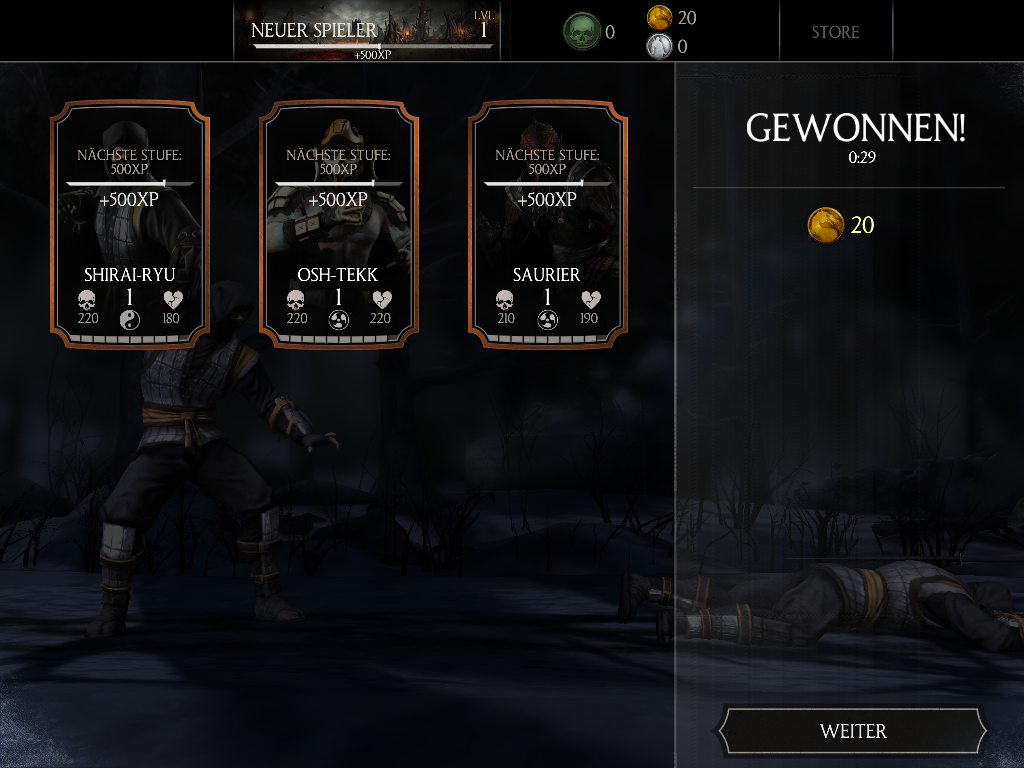Tap the gold dragon koin icon in top bar
The height and width of the screenshot is (768, 1024).
[x=659, y=17]
